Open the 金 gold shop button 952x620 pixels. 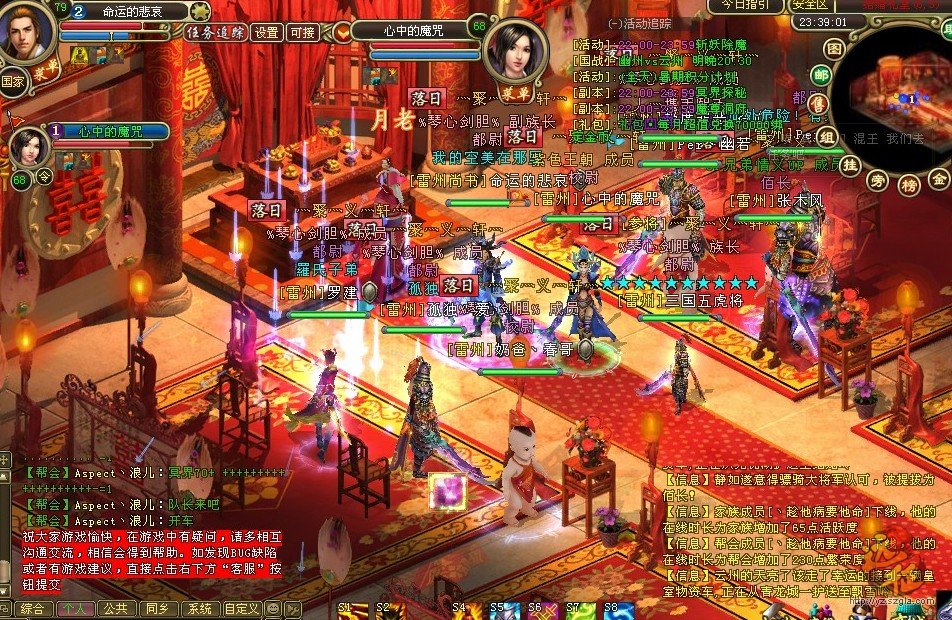point(939,178)
